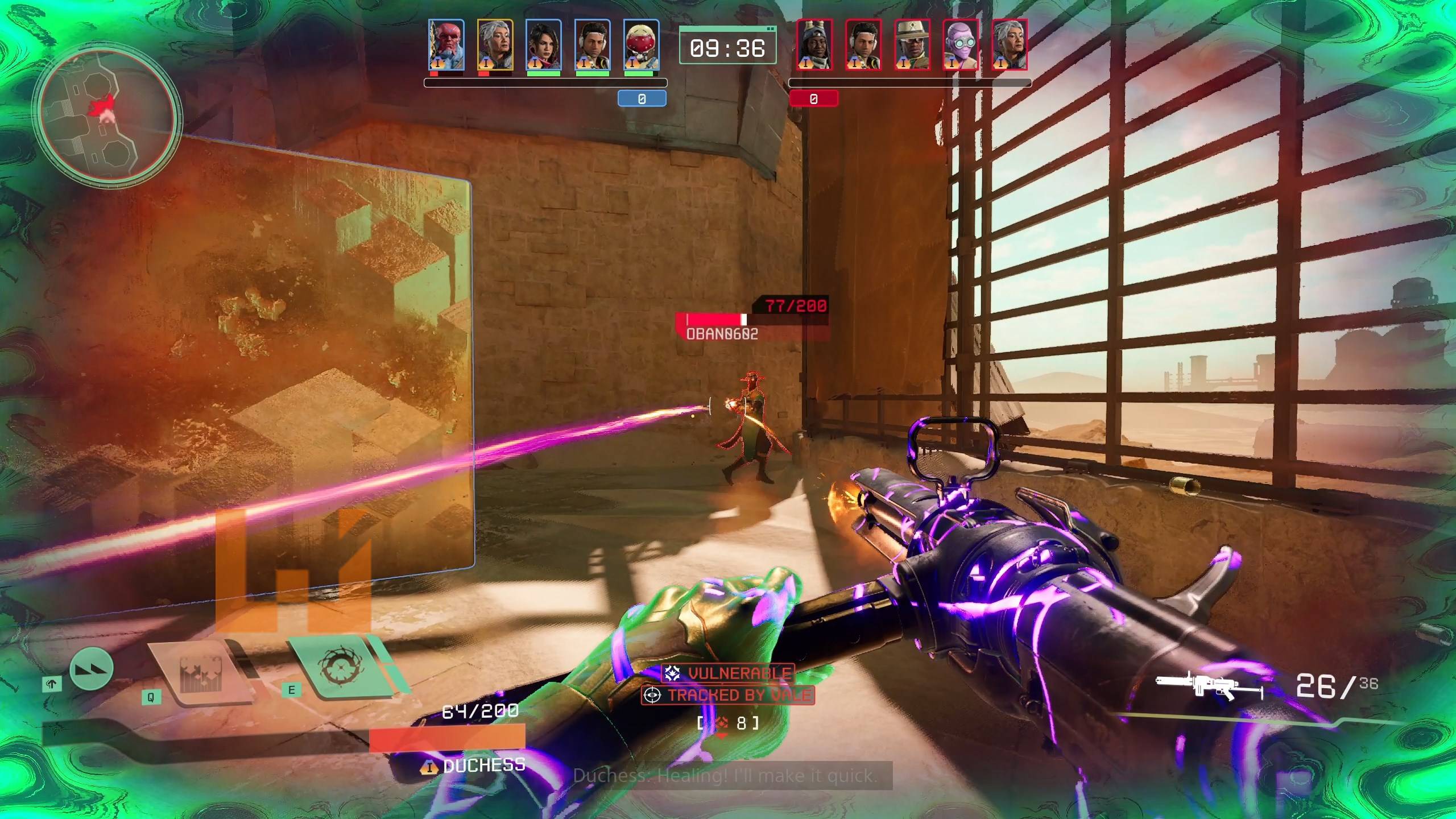1456x819 pixels.
Task: Click the Tracked by Vale status indicator
Action: (x=728, y=695)
